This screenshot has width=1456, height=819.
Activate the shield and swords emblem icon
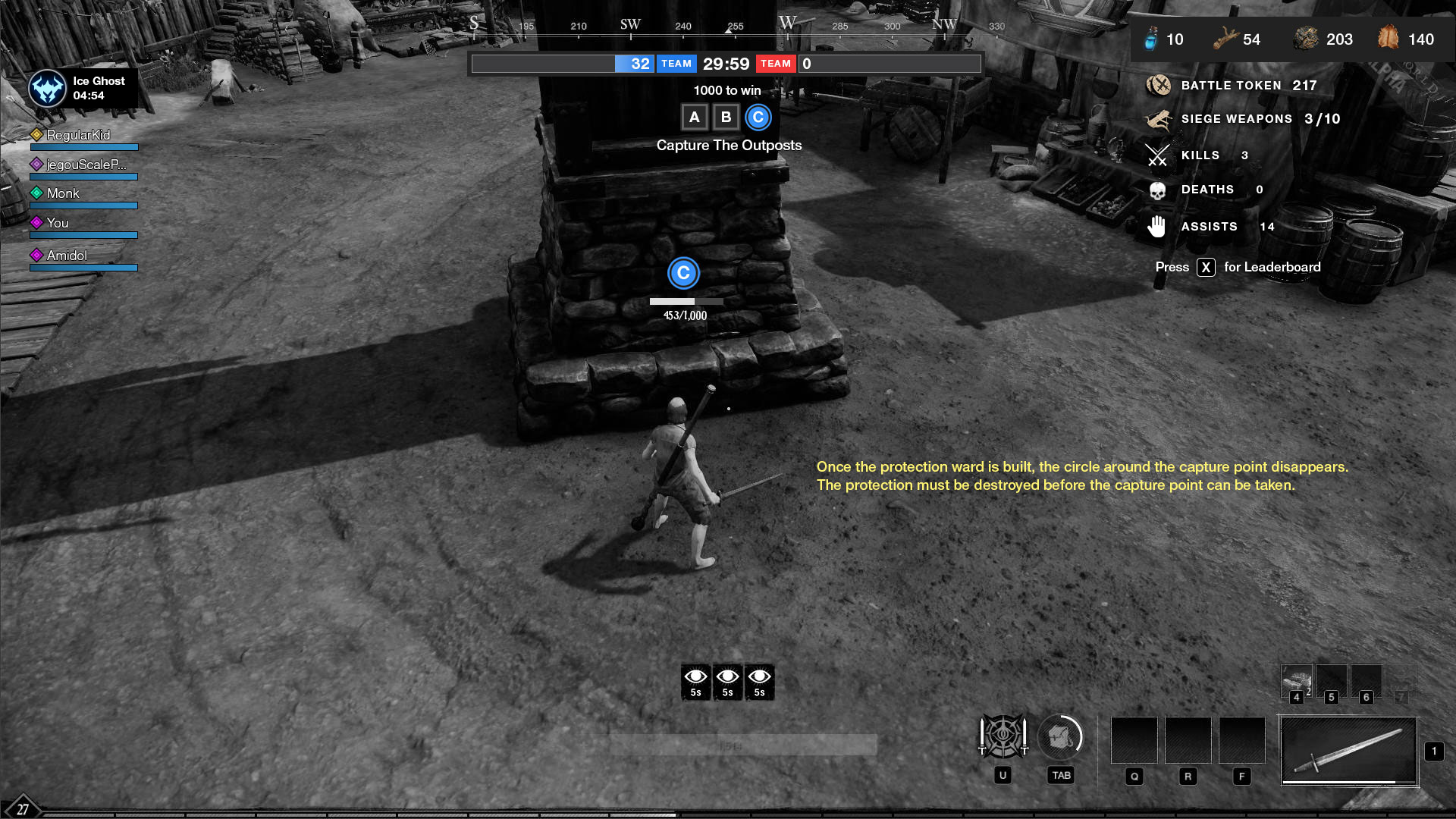[x=1003, y=737]
